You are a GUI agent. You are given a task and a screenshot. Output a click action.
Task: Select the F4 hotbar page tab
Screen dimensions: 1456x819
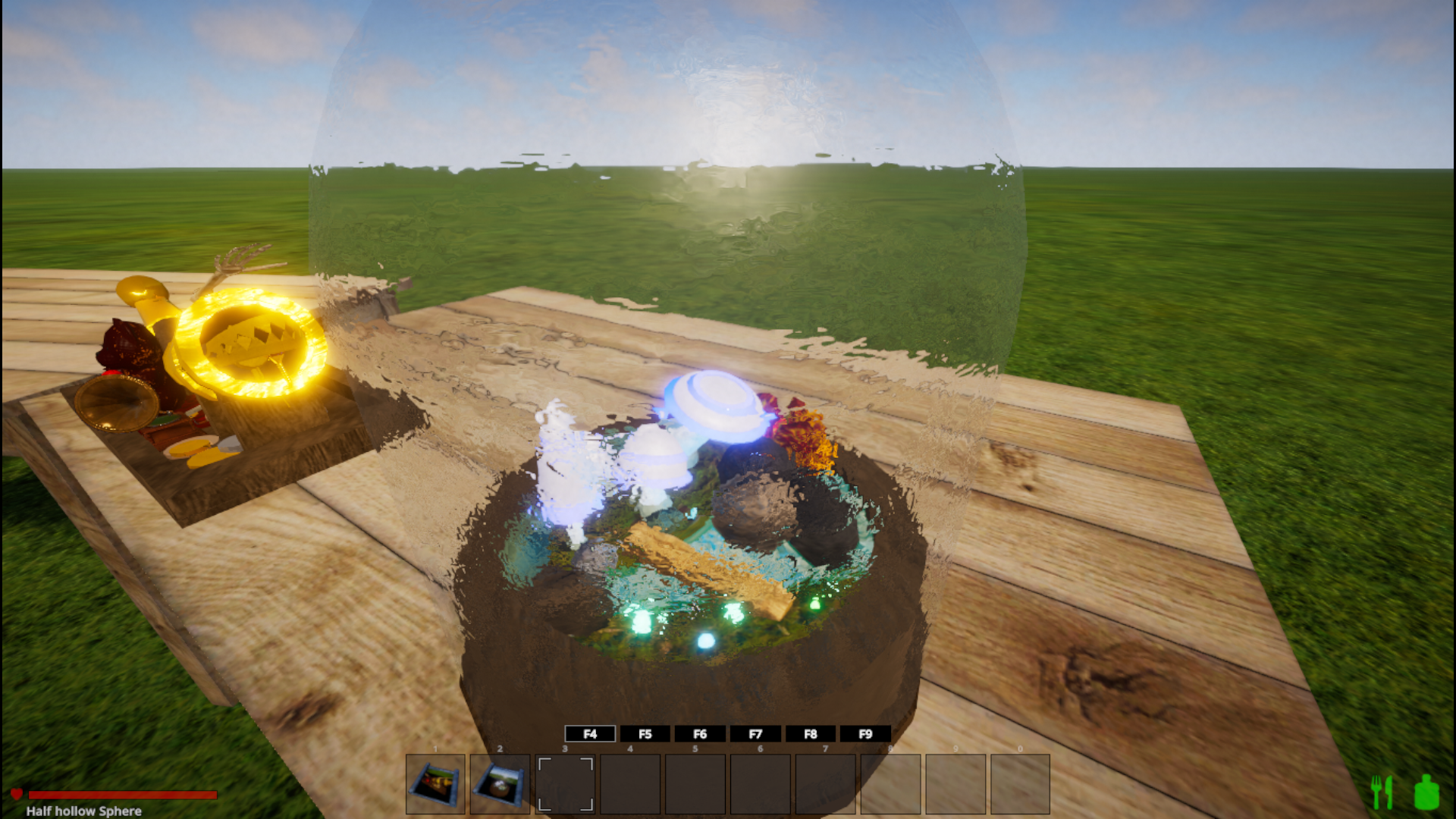pyautogui.click(x=590, y=733)
